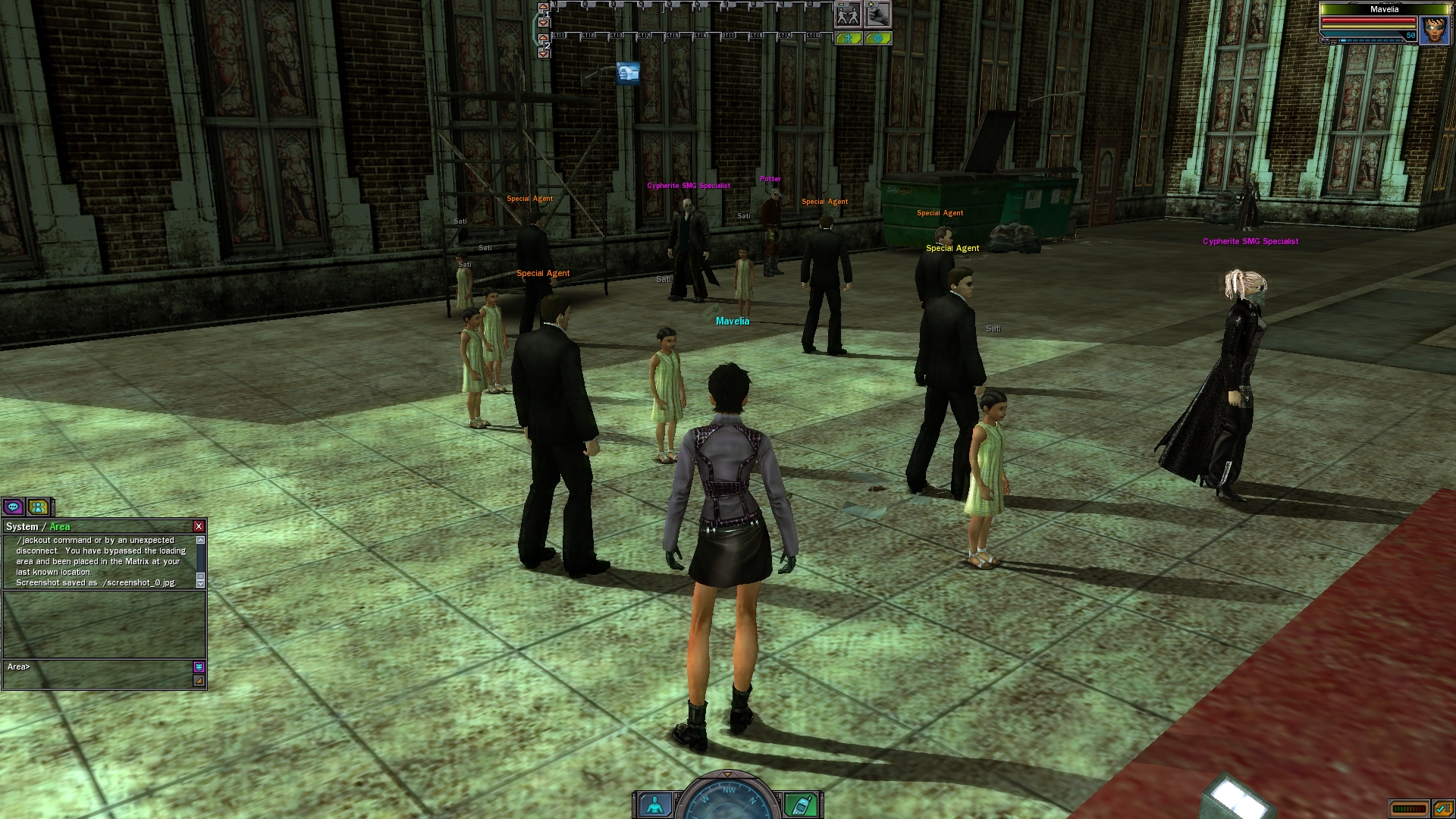This screenshot has width=1456, height=819.
Task: Click hotbar row 2 down arrow
Action: click(543, 54)
